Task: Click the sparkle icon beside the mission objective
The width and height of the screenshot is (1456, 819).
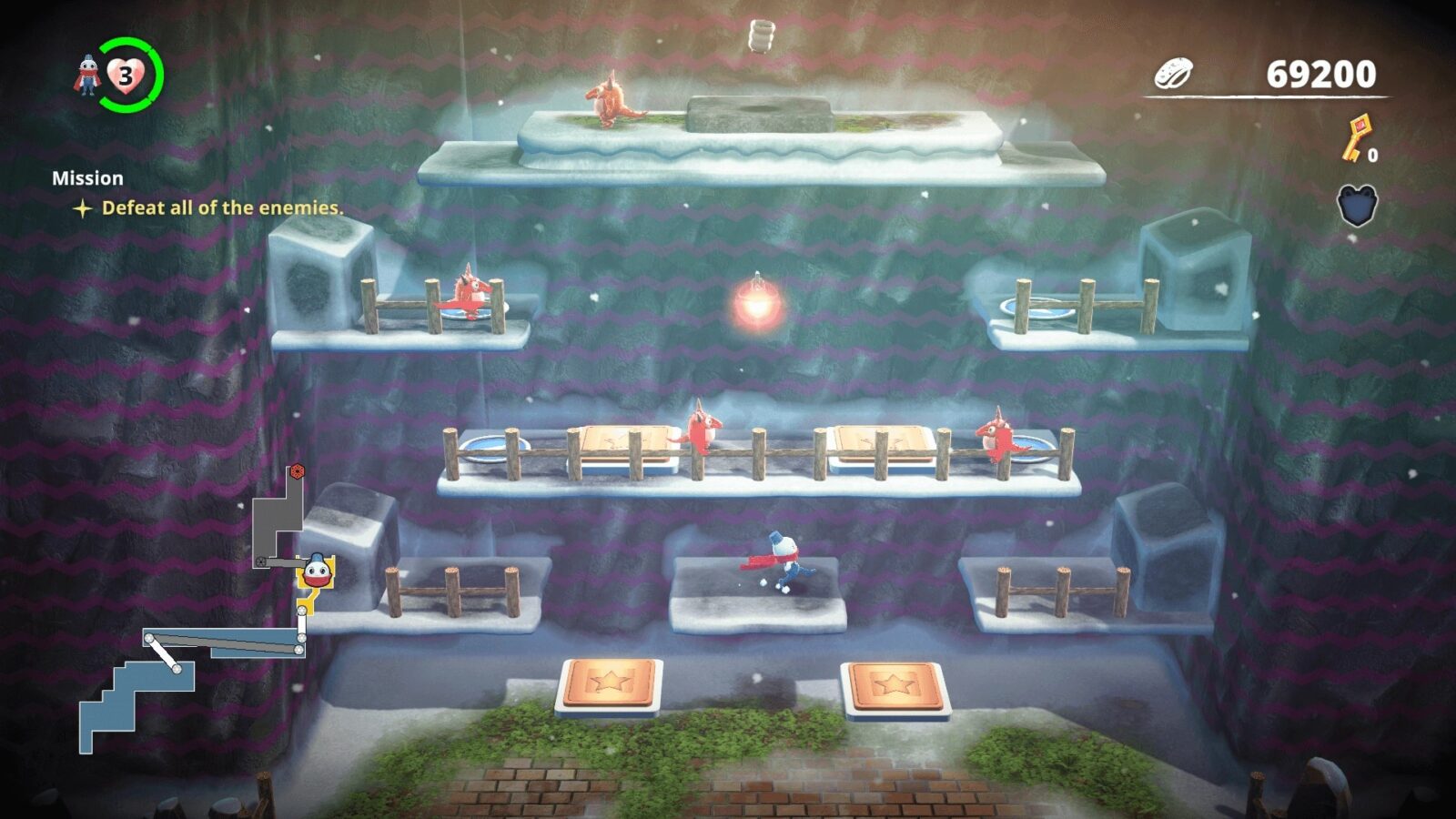Action: [83, 208]
